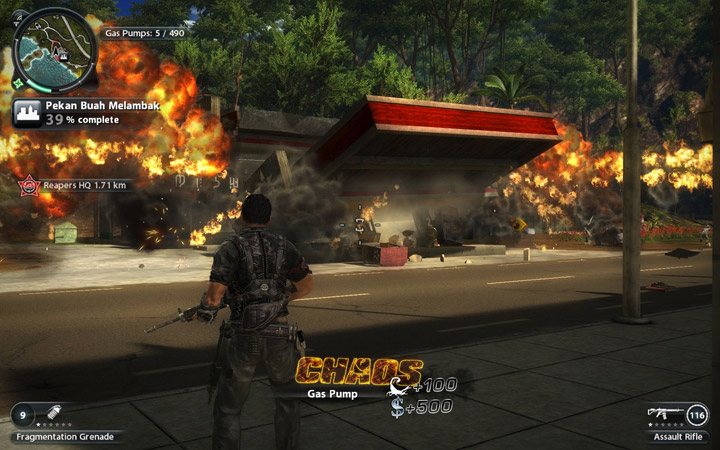
Task: Click the Reapers HQ waypoint marker
Action: tap(29, 185)
